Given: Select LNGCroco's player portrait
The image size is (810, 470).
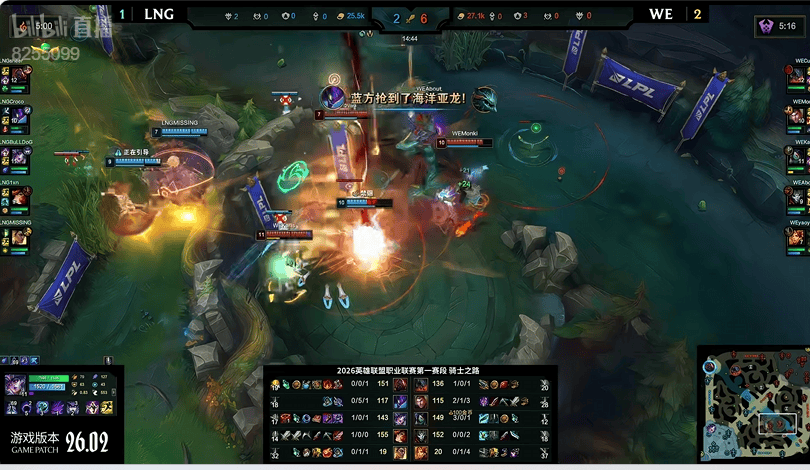Looking at the screenshot, I should coord(18,117).
